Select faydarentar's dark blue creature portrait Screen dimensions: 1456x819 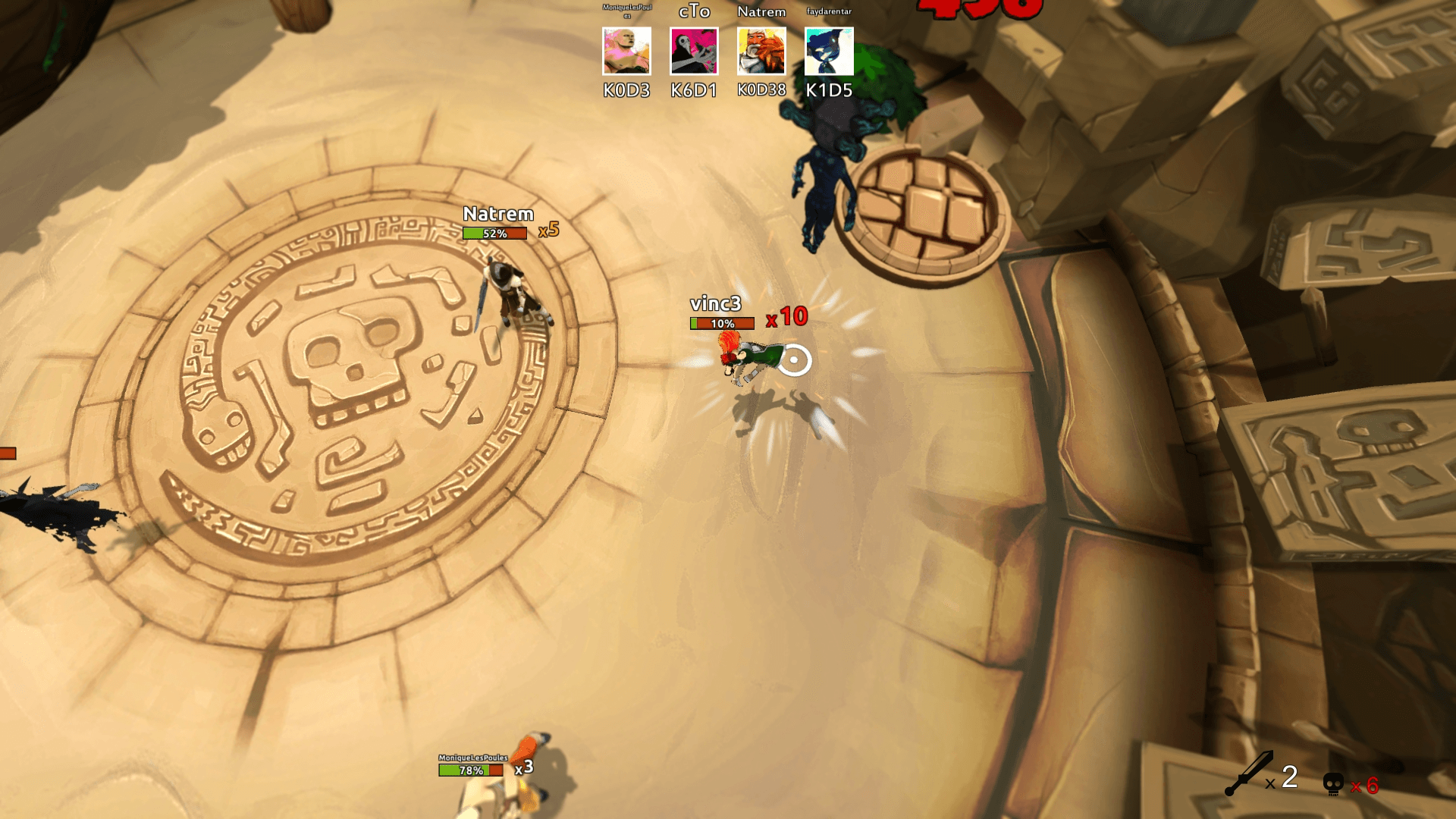click(829, 52)
